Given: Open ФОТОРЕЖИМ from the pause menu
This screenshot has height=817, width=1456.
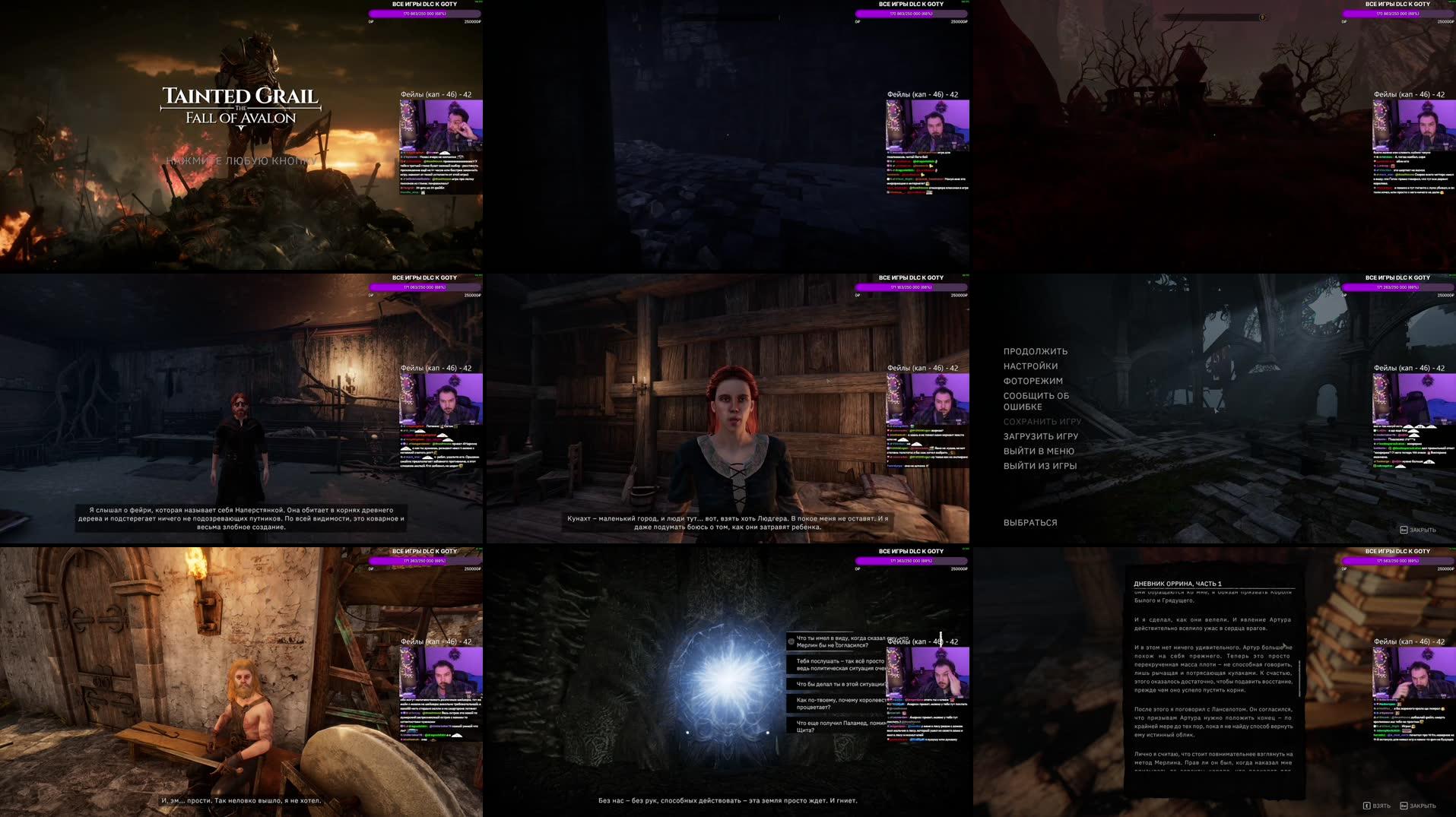Looking at the screenshot, I should 1032,381.
